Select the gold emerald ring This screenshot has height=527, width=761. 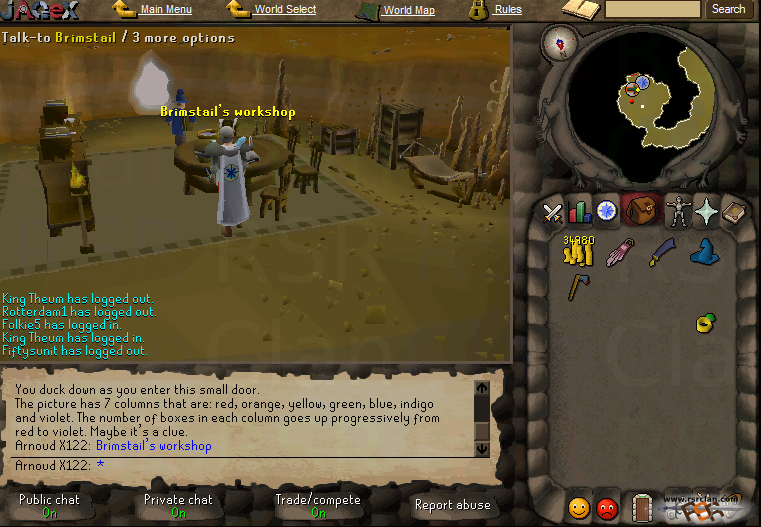[x=705, y=322]
